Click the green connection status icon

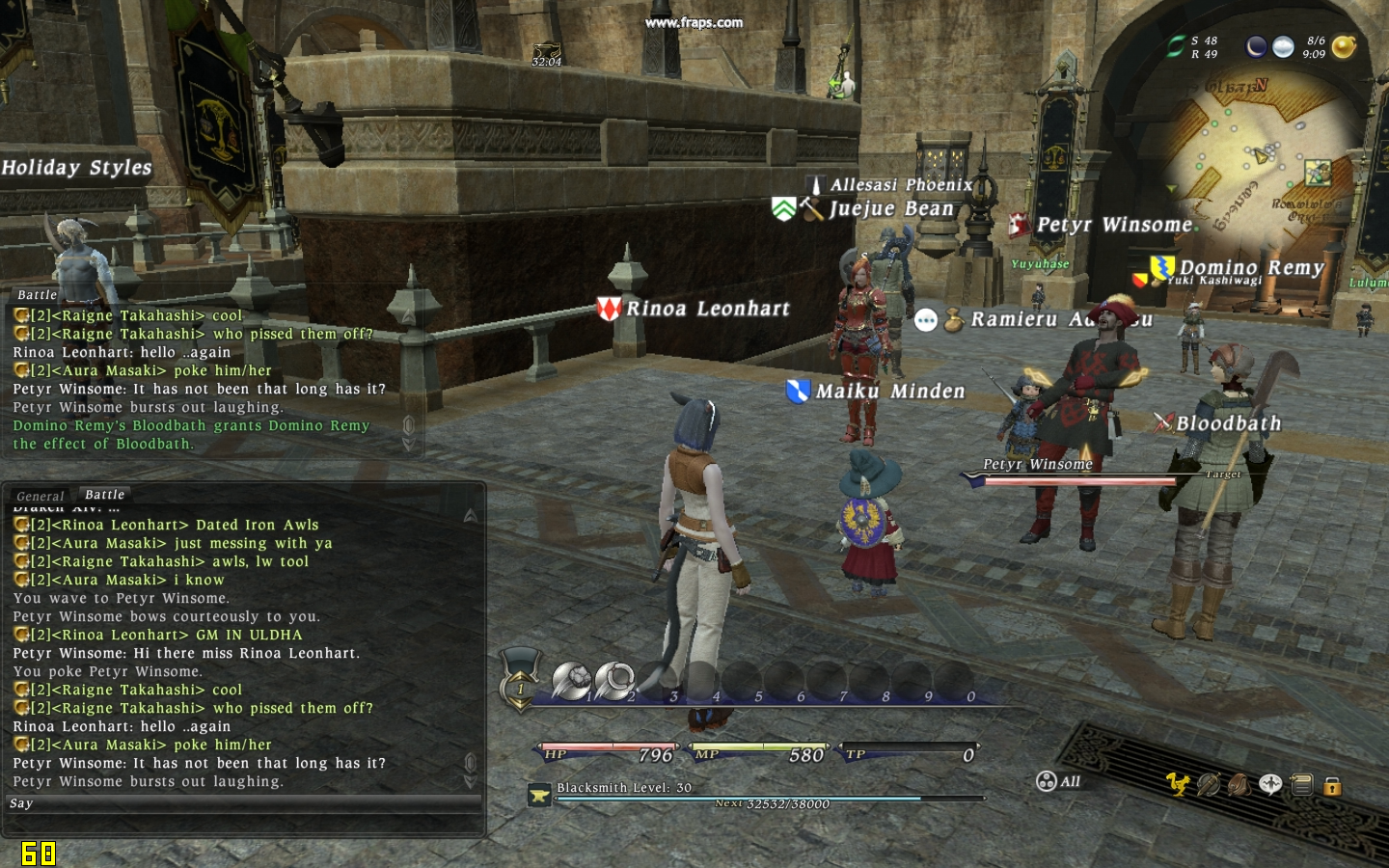[x=1176, y=46]
